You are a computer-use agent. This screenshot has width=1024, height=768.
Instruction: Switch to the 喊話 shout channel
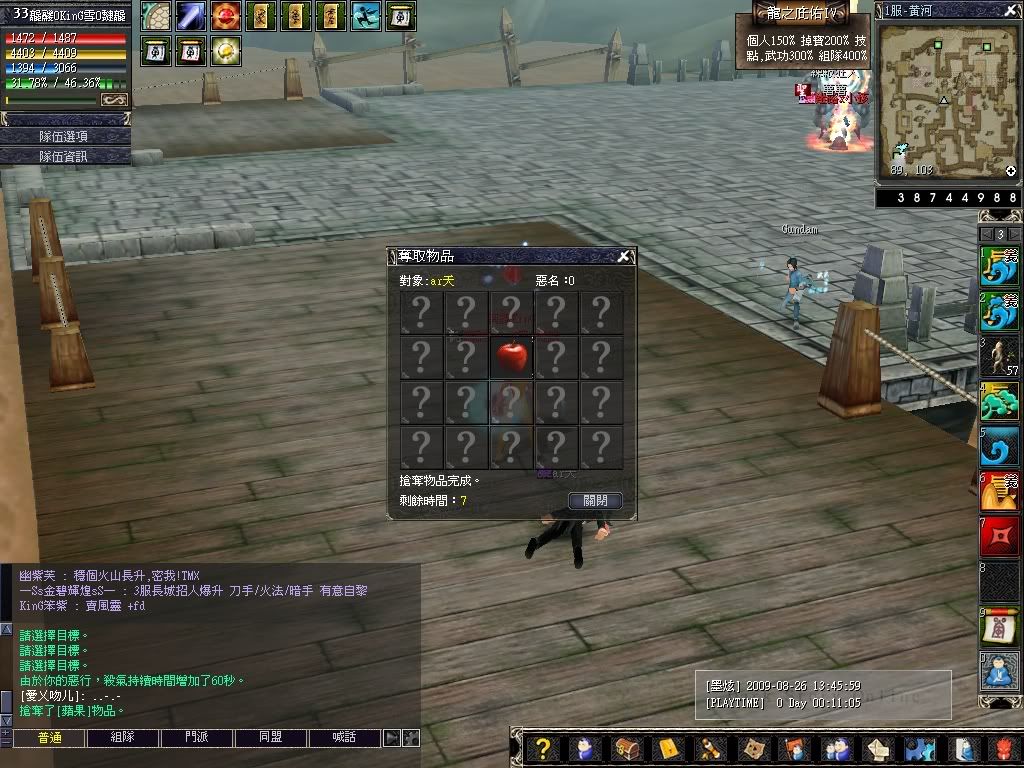click(344, 738)
